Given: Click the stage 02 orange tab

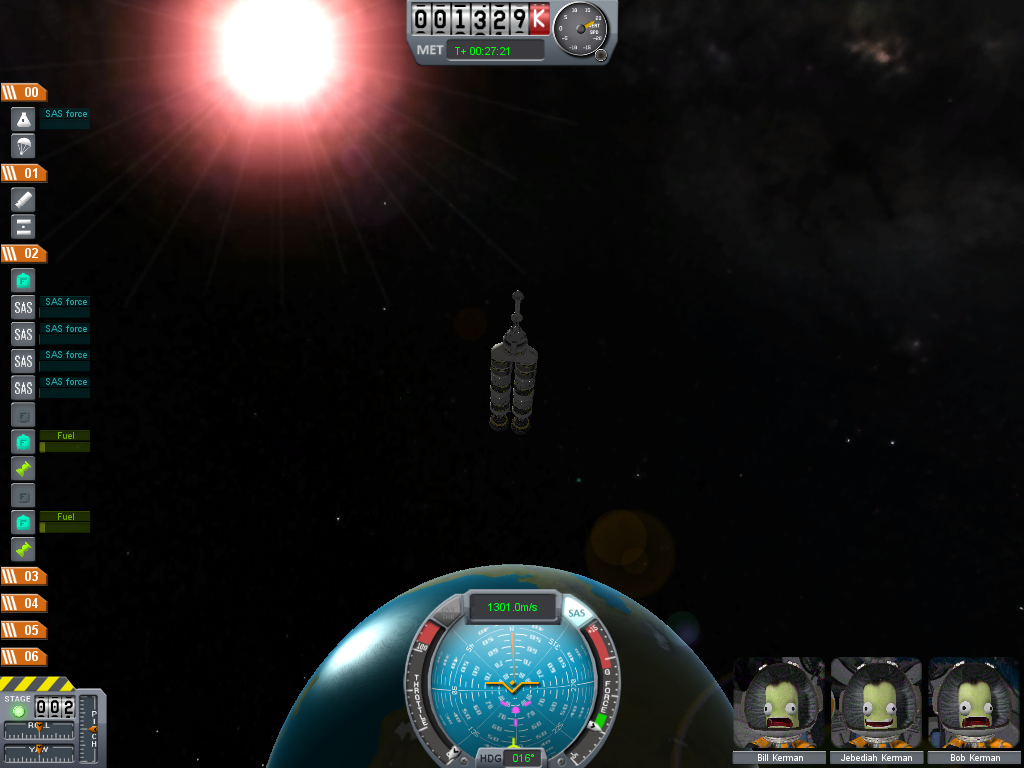Looking at the screenshot, I should point(24,253).
